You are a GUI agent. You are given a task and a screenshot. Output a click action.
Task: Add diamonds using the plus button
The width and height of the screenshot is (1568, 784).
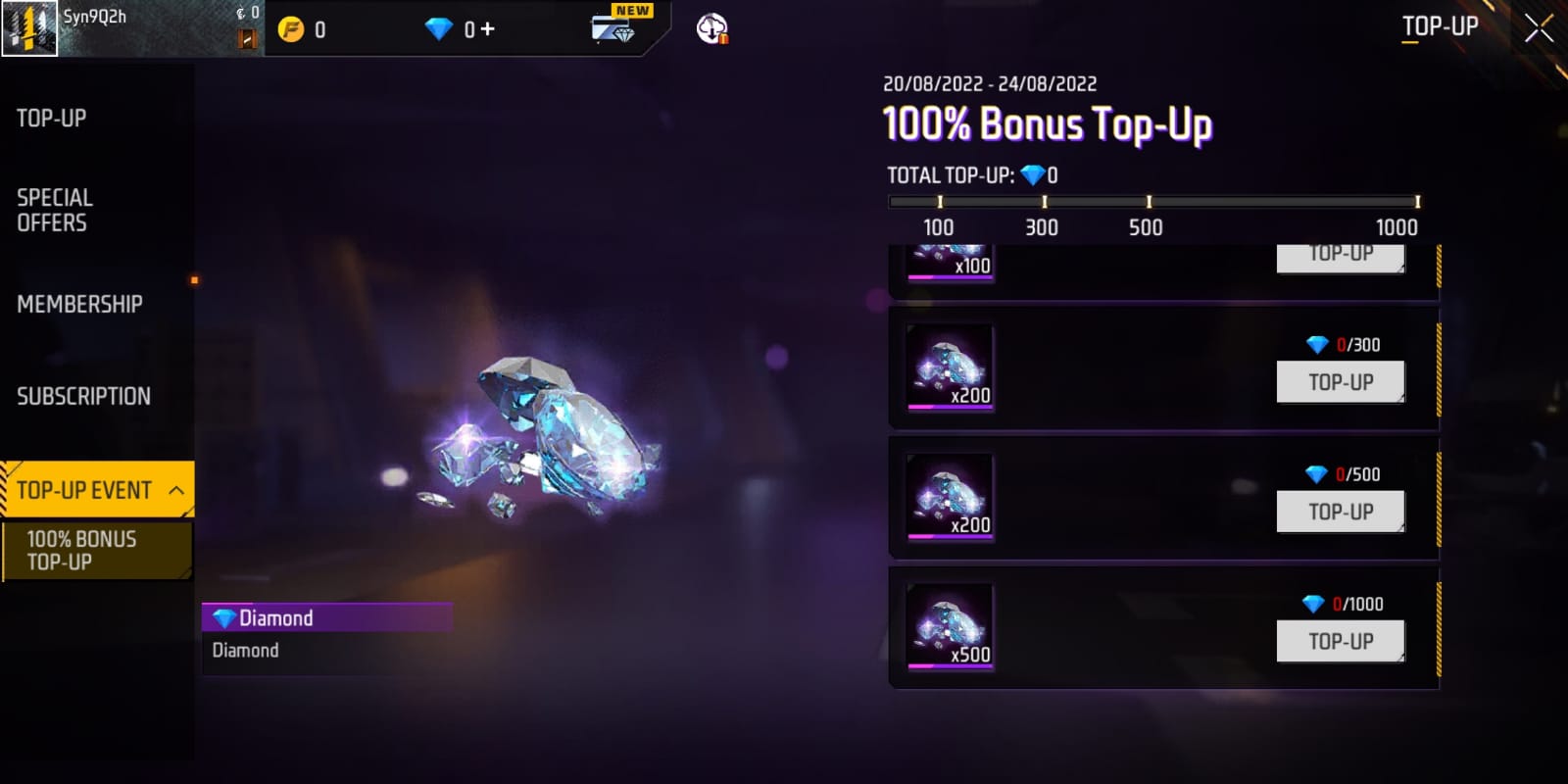click(x=487, y=29)
